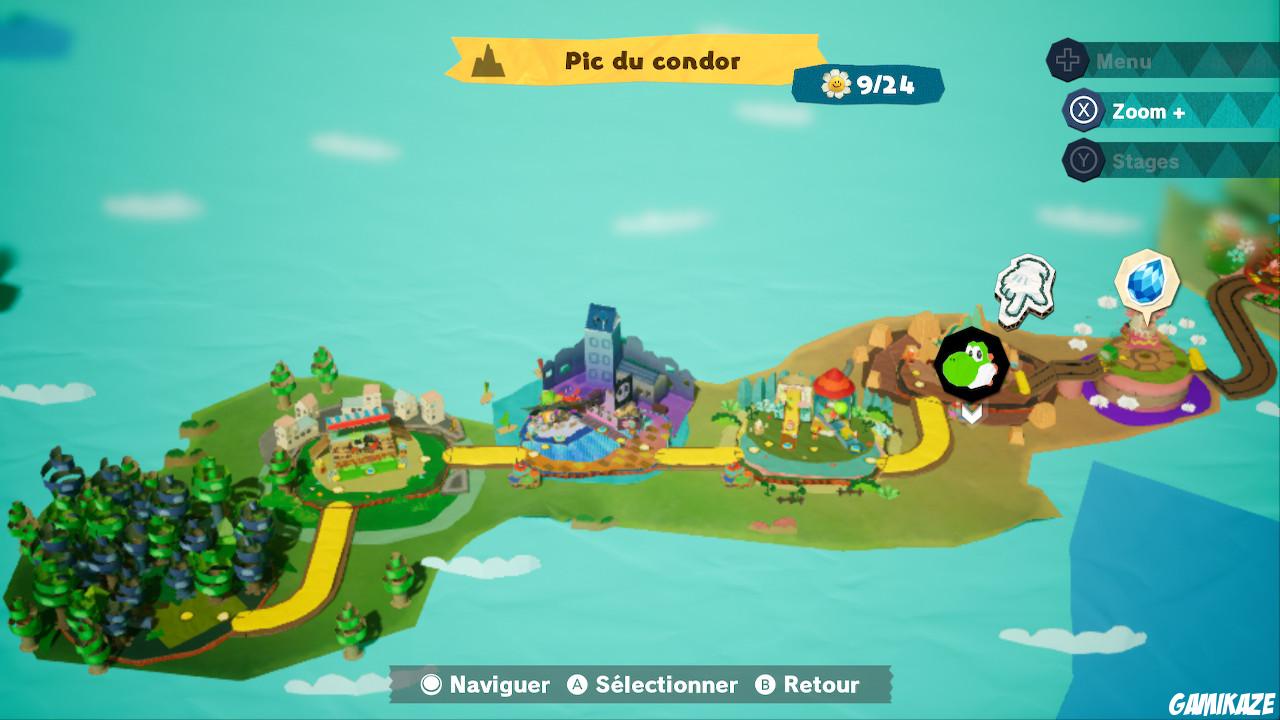Click the mountain icon on the Pic du condor banner
Screen dimensions: 1280x720
(x=487, y=60)
